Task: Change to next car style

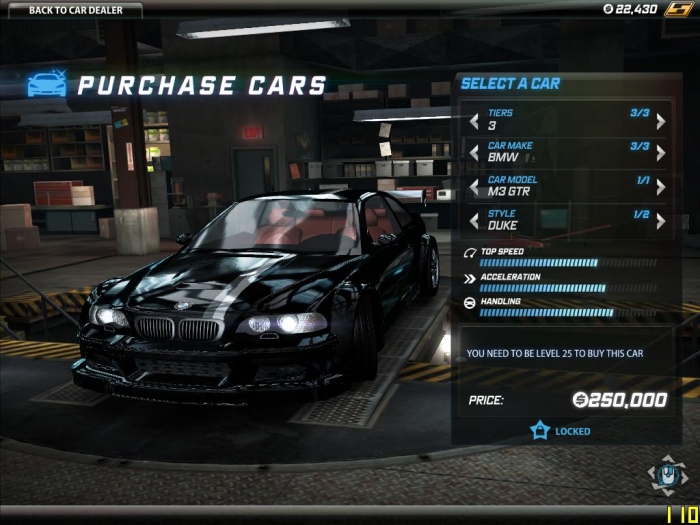Action: (660, 221)
